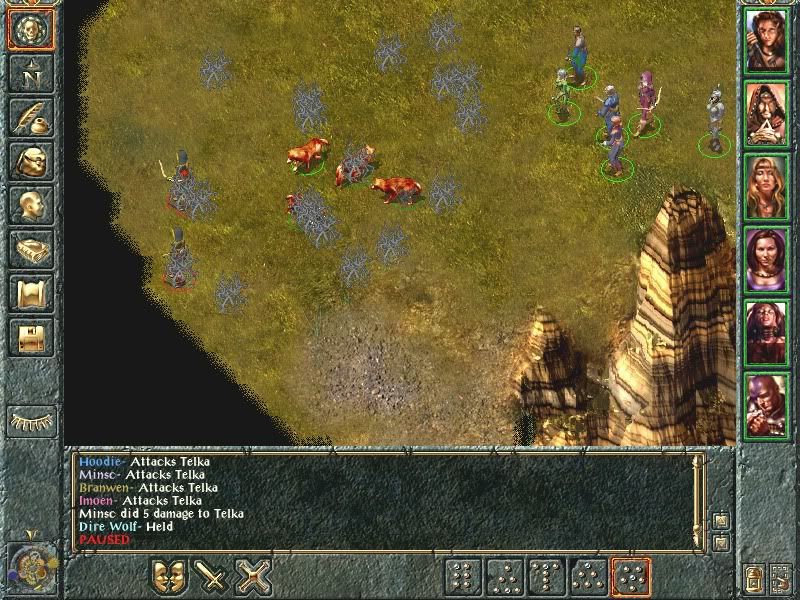The height and width of the screenshot is (600, 800).
Task: Select the hooded figure's party portrait
Action: (767, 113)
